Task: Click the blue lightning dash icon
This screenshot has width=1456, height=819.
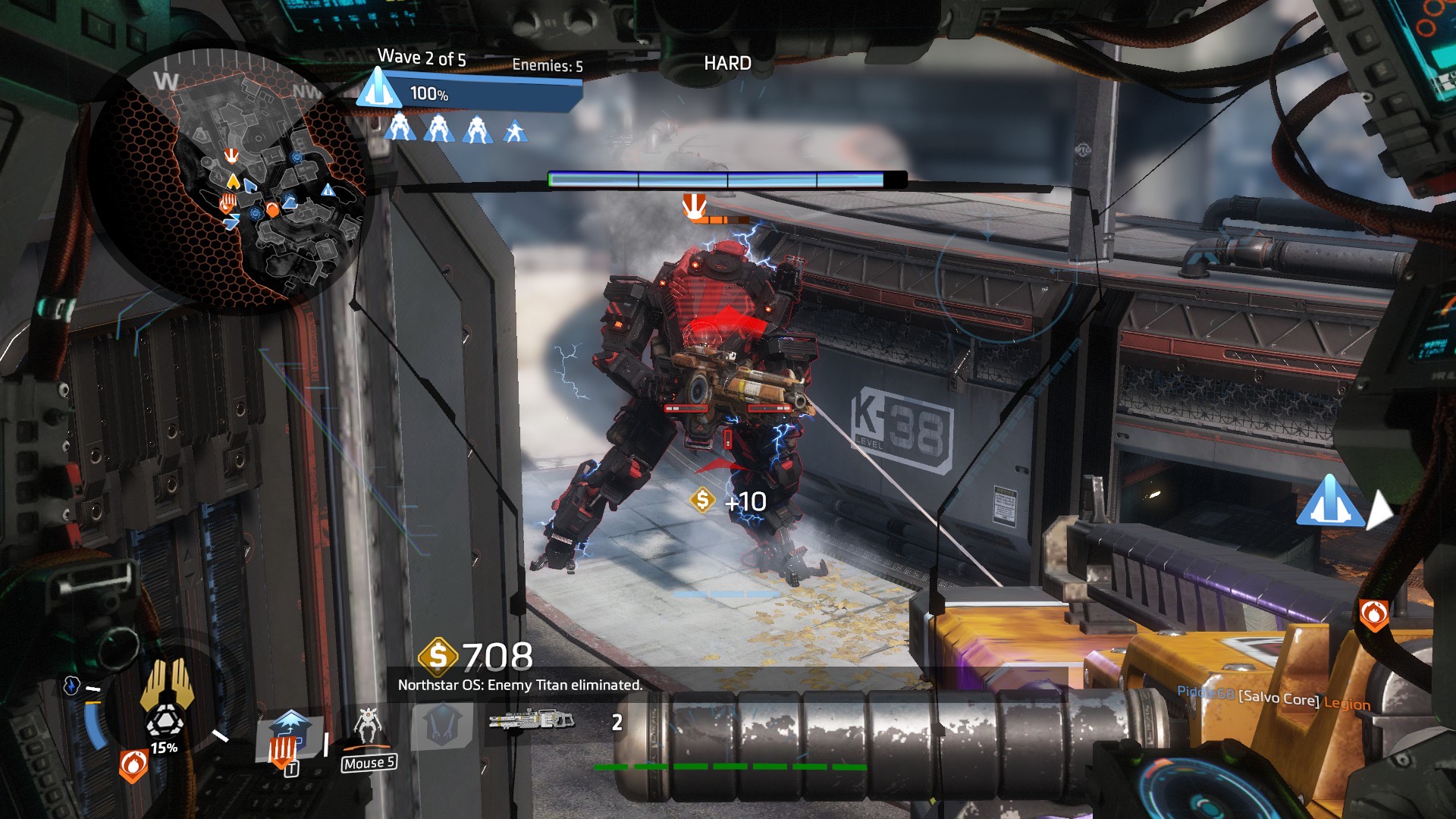Action: [x=71, y=686]
